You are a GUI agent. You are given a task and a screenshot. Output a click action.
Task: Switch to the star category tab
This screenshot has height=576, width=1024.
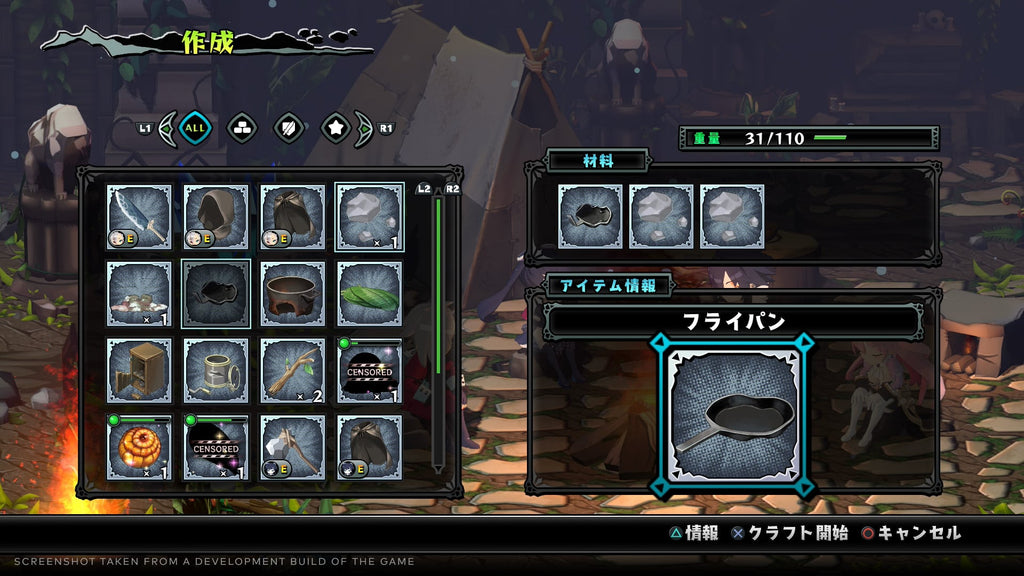point(335,127)
